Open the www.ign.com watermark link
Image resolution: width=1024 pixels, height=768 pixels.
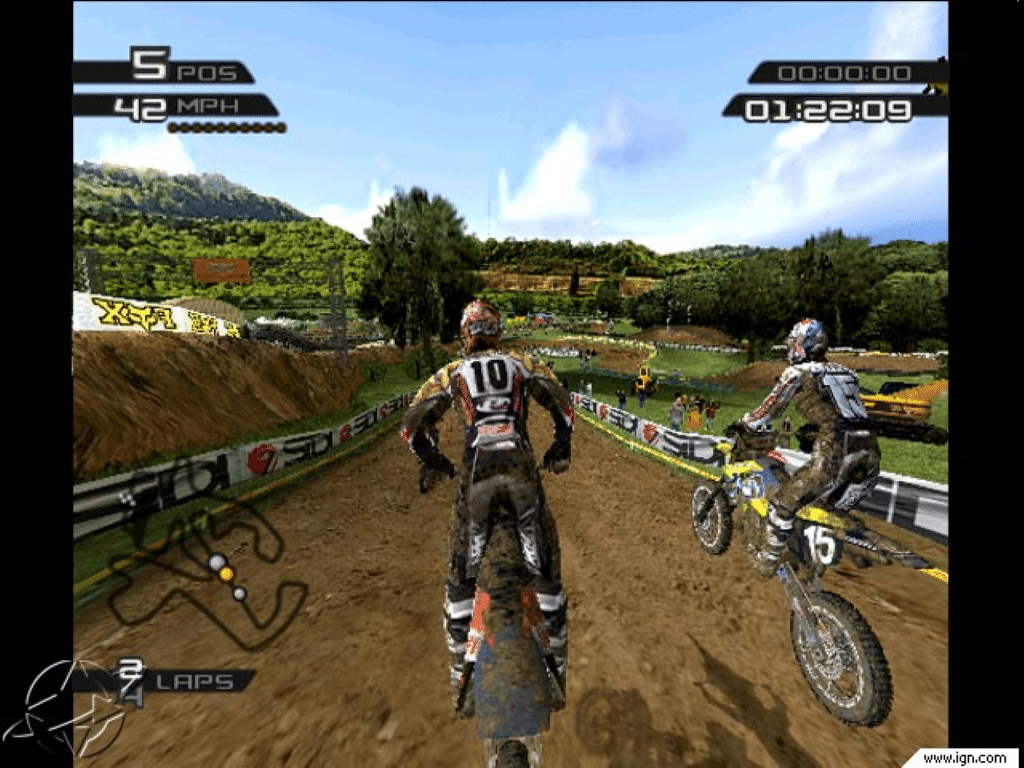click(963, 757)
